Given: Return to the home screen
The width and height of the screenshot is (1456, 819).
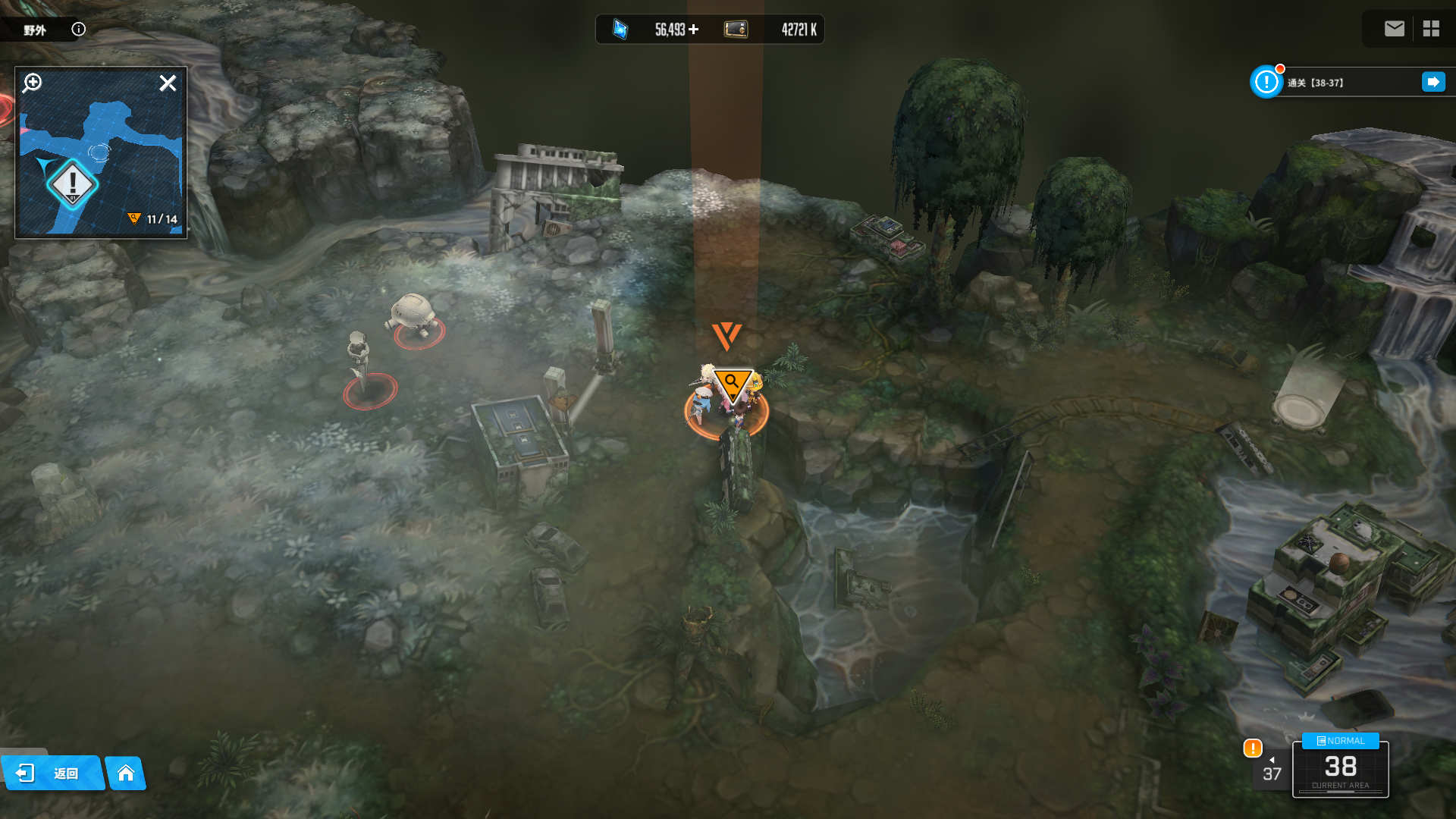Looking at the screenshot, I should tap(126, 773).
